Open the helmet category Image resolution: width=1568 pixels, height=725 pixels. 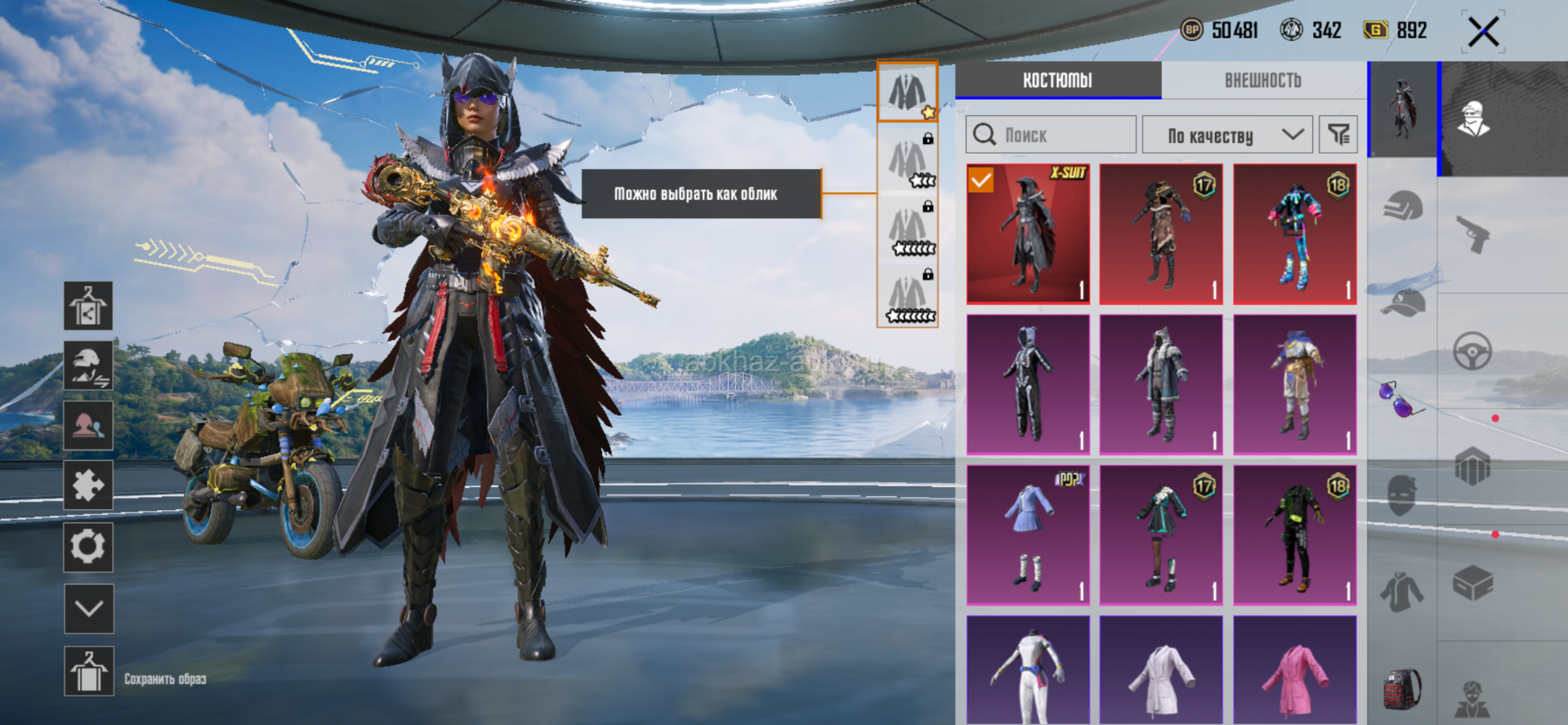coord(1403,207)
